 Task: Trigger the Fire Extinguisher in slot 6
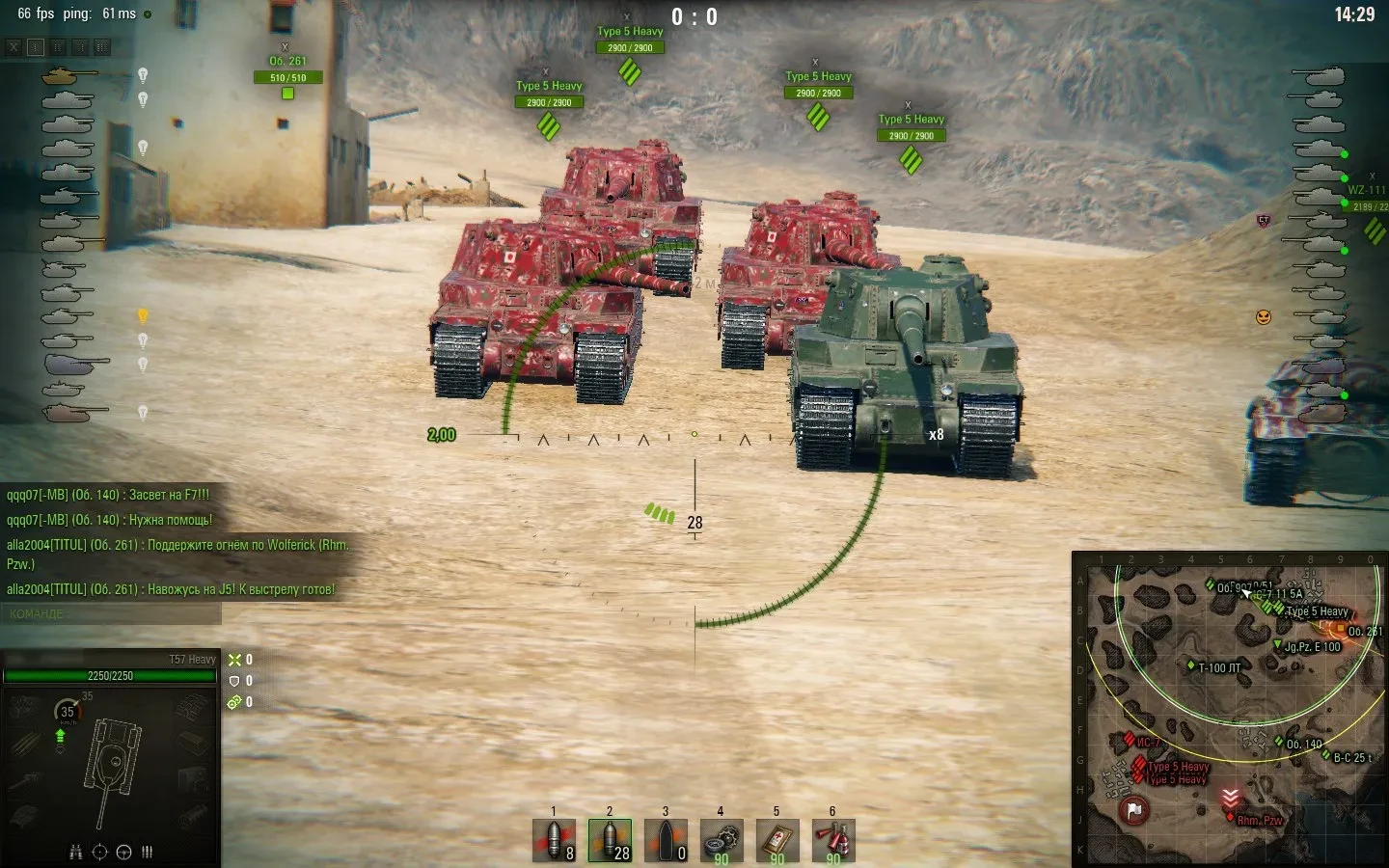coord(833,839)
